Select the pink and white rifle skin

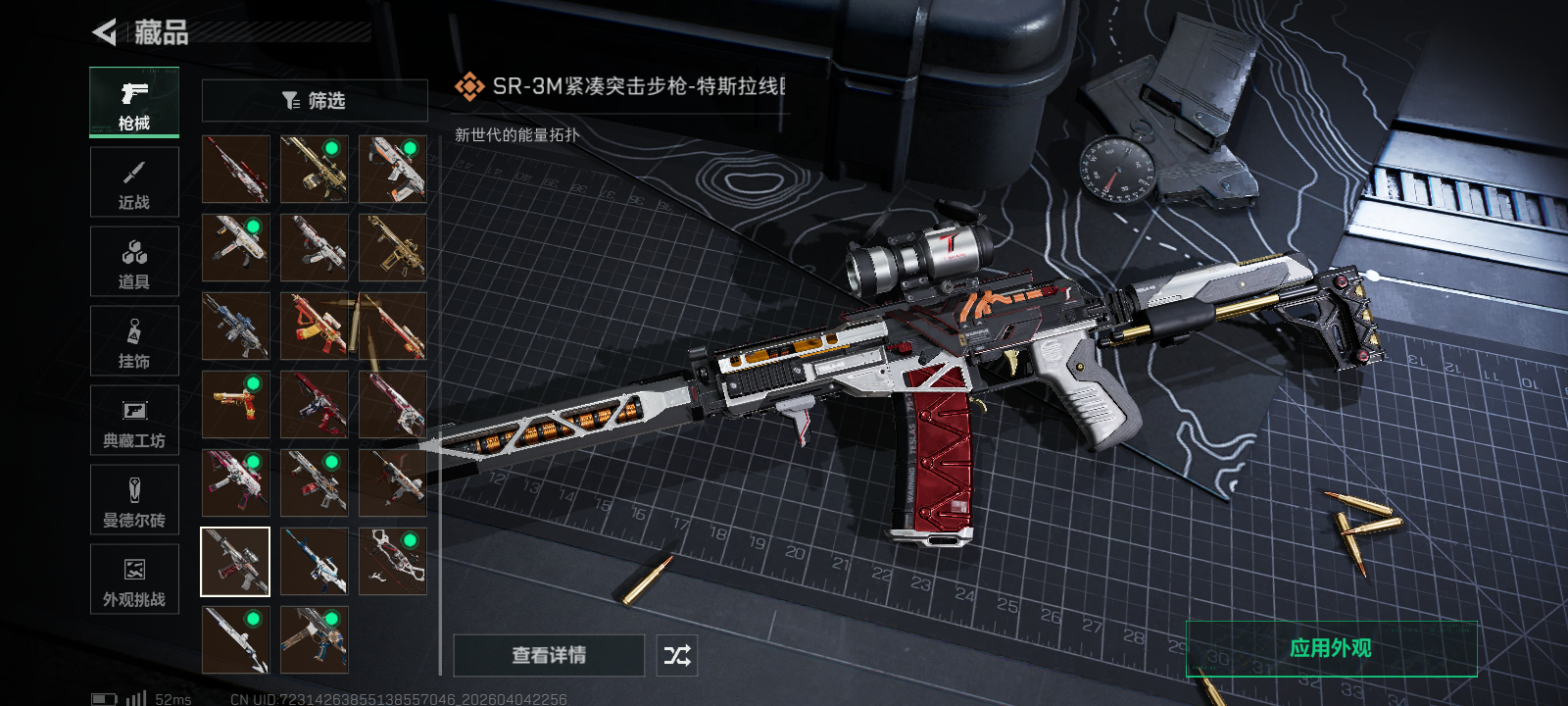click(235, 482)
